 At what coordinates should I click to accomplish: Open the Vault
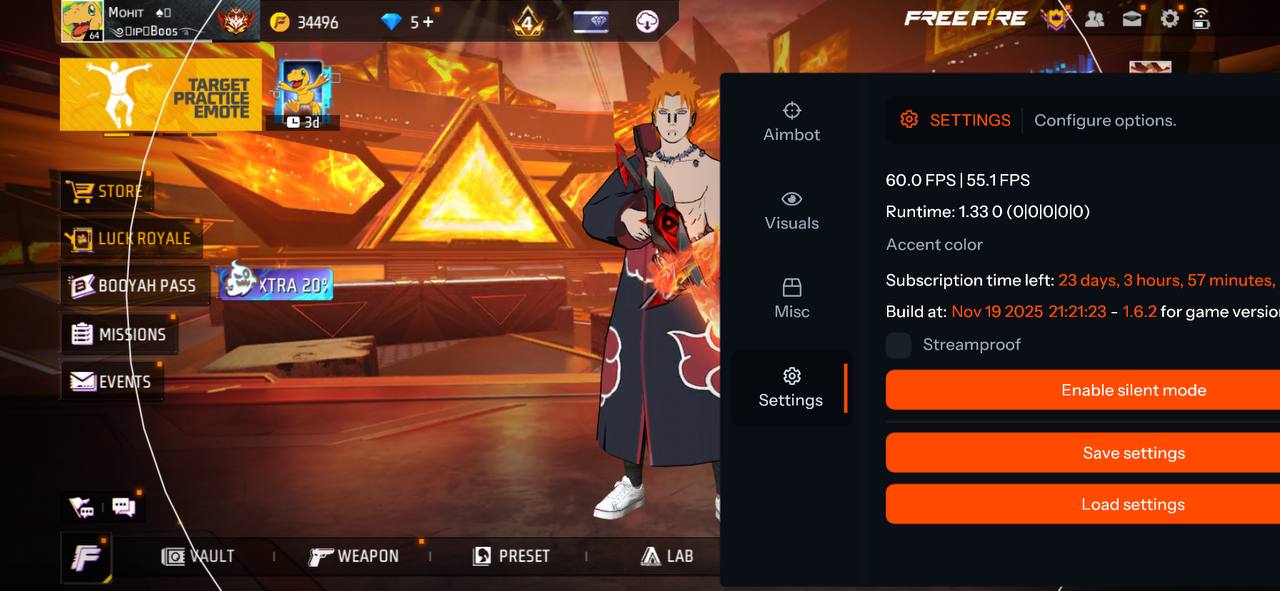click(x=199, y=556)
